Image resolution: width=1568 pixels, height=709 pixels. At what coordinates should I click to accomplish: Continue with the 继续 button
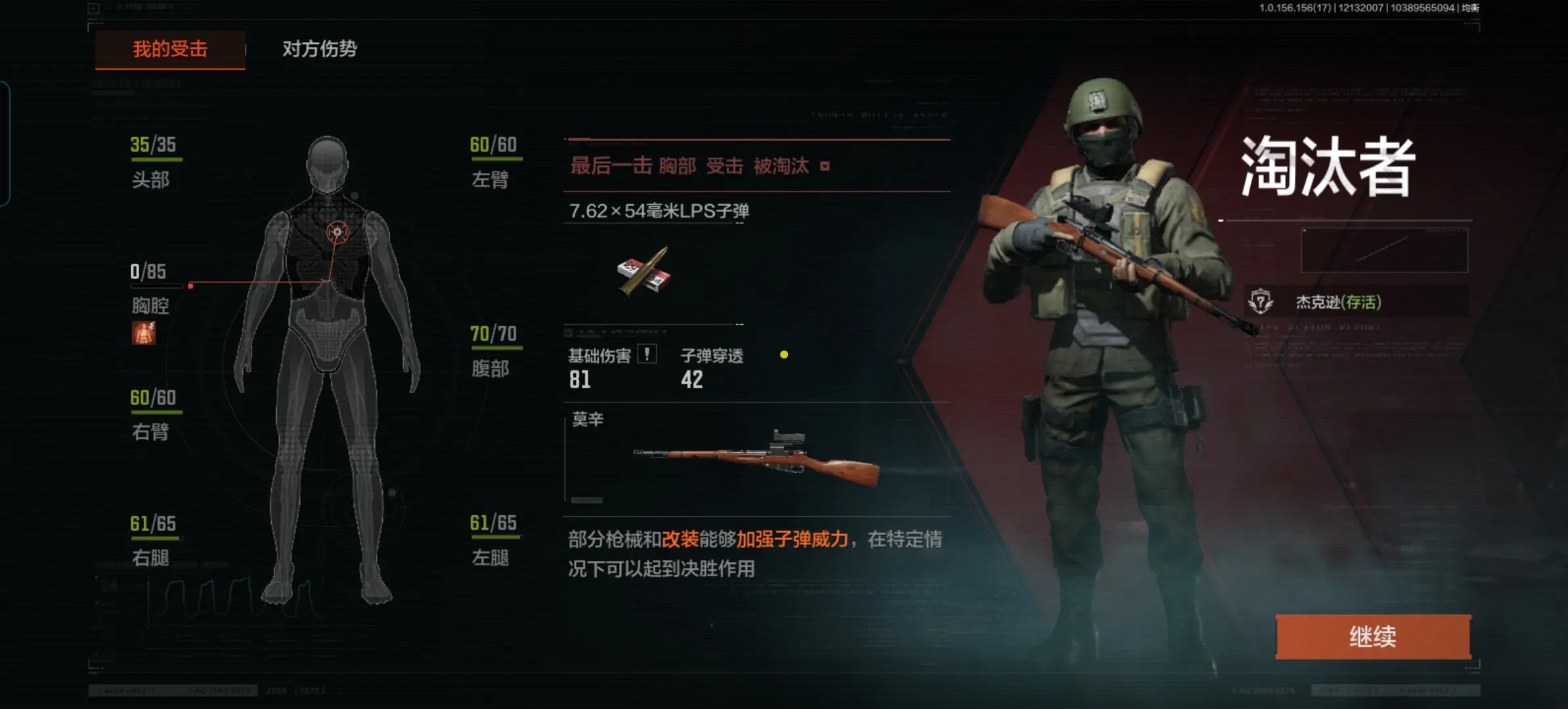(1372, 636)
